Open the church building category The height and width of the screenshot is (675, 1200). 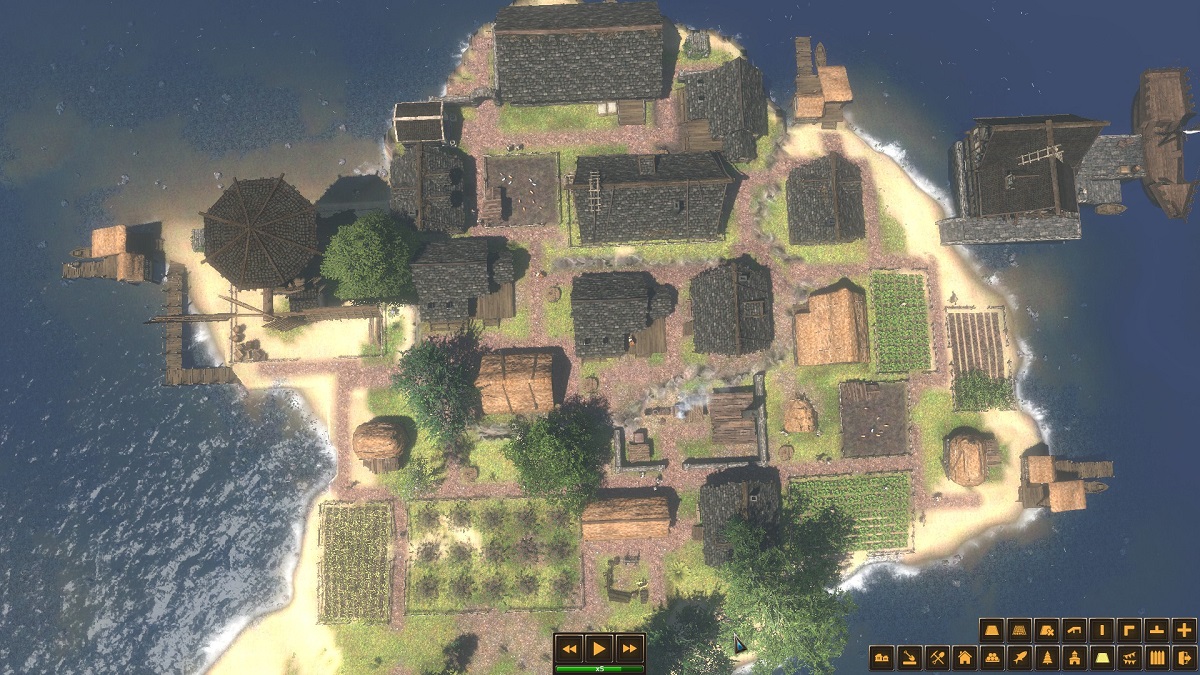pos(1074,657)
